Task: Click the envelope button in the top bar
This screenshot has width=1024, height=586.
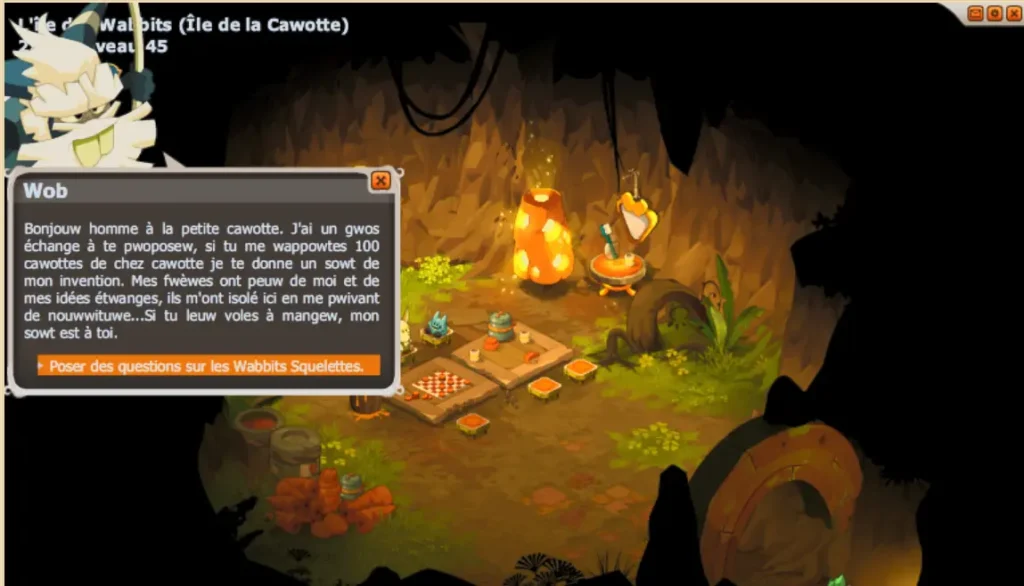Action: 976,13
